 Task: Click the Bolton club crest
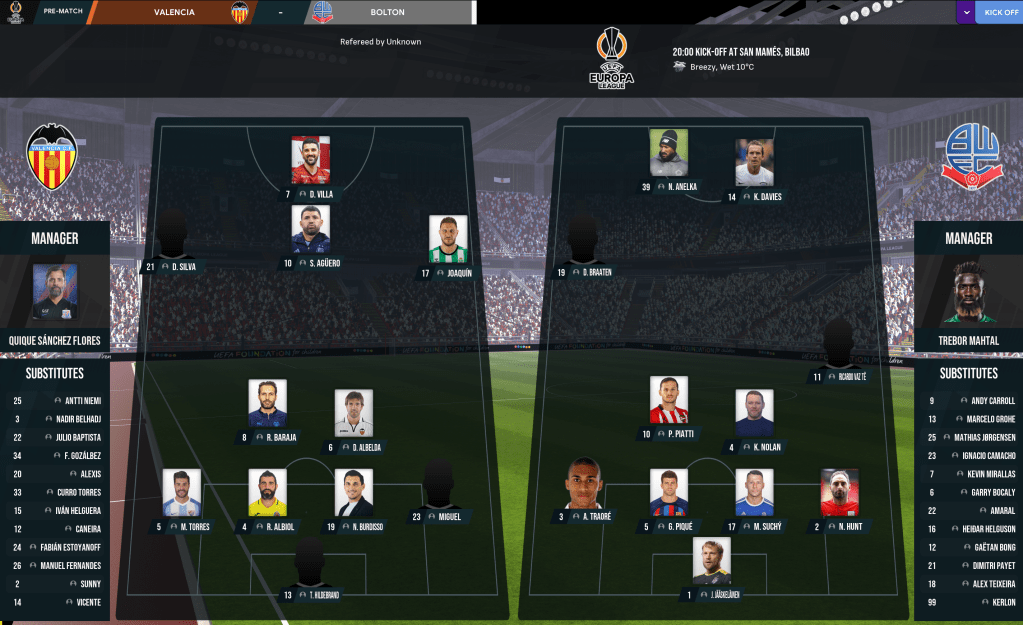point(969,154)
